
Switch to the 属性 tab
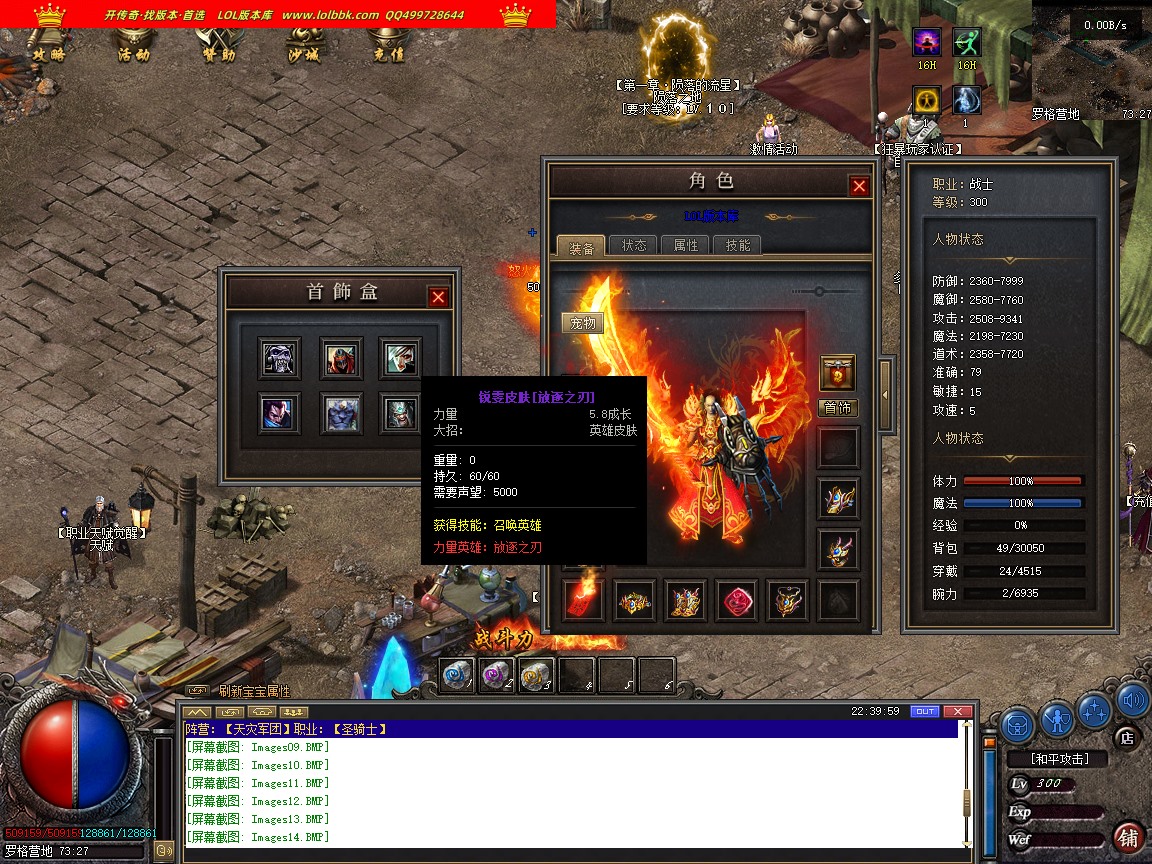686,245
